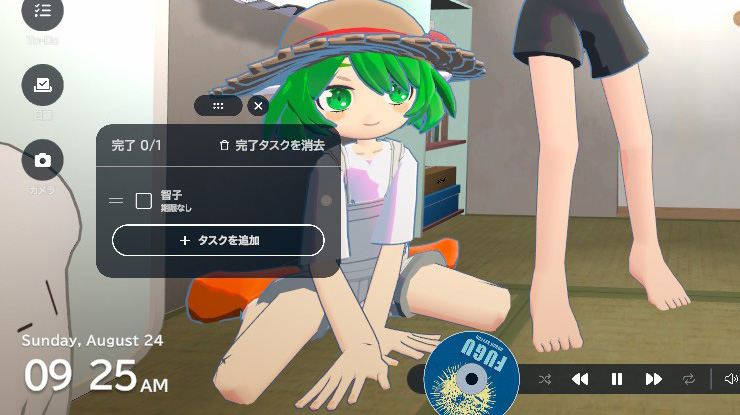Check the 智子 task checkbox

(143, 201)
